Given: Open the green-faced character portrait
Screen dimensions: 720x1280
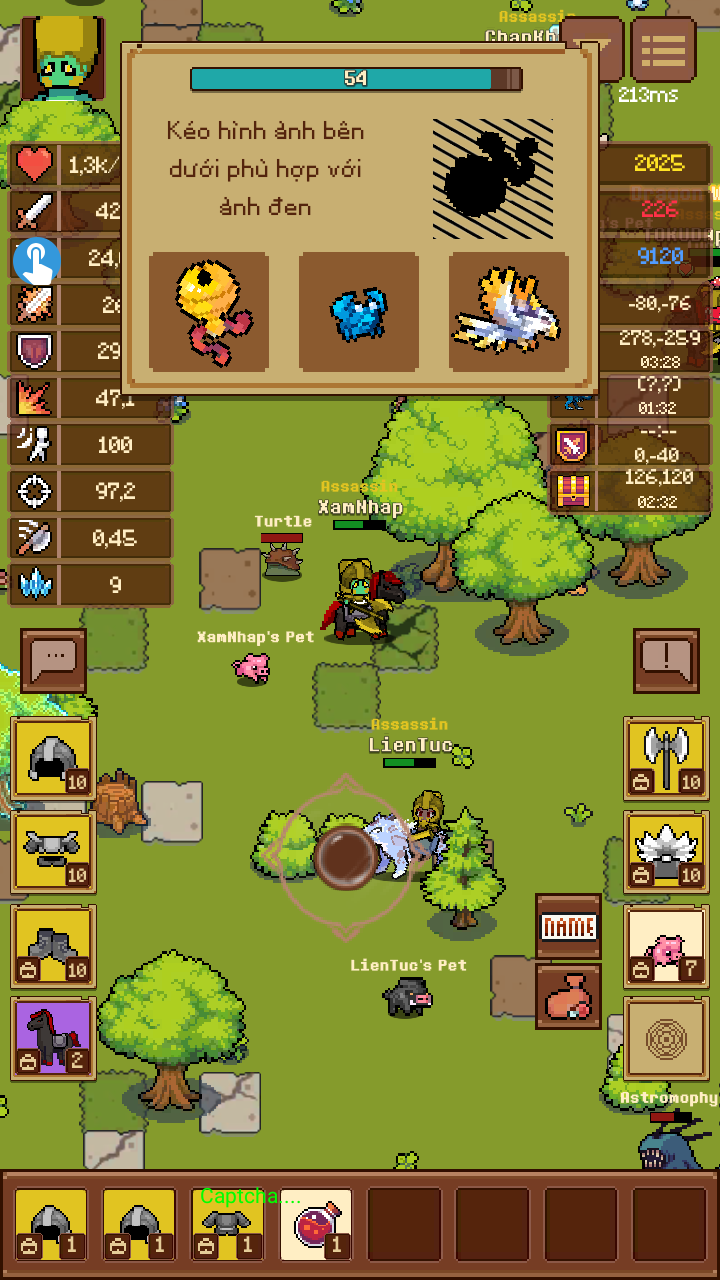Looking at the screenshot, I should [62, 58].
